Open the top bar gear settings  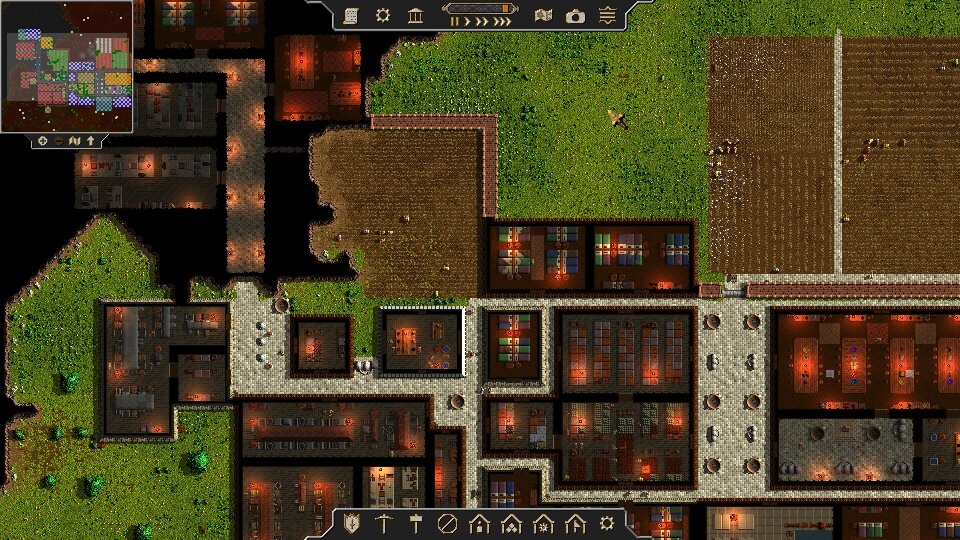point(382,15)
